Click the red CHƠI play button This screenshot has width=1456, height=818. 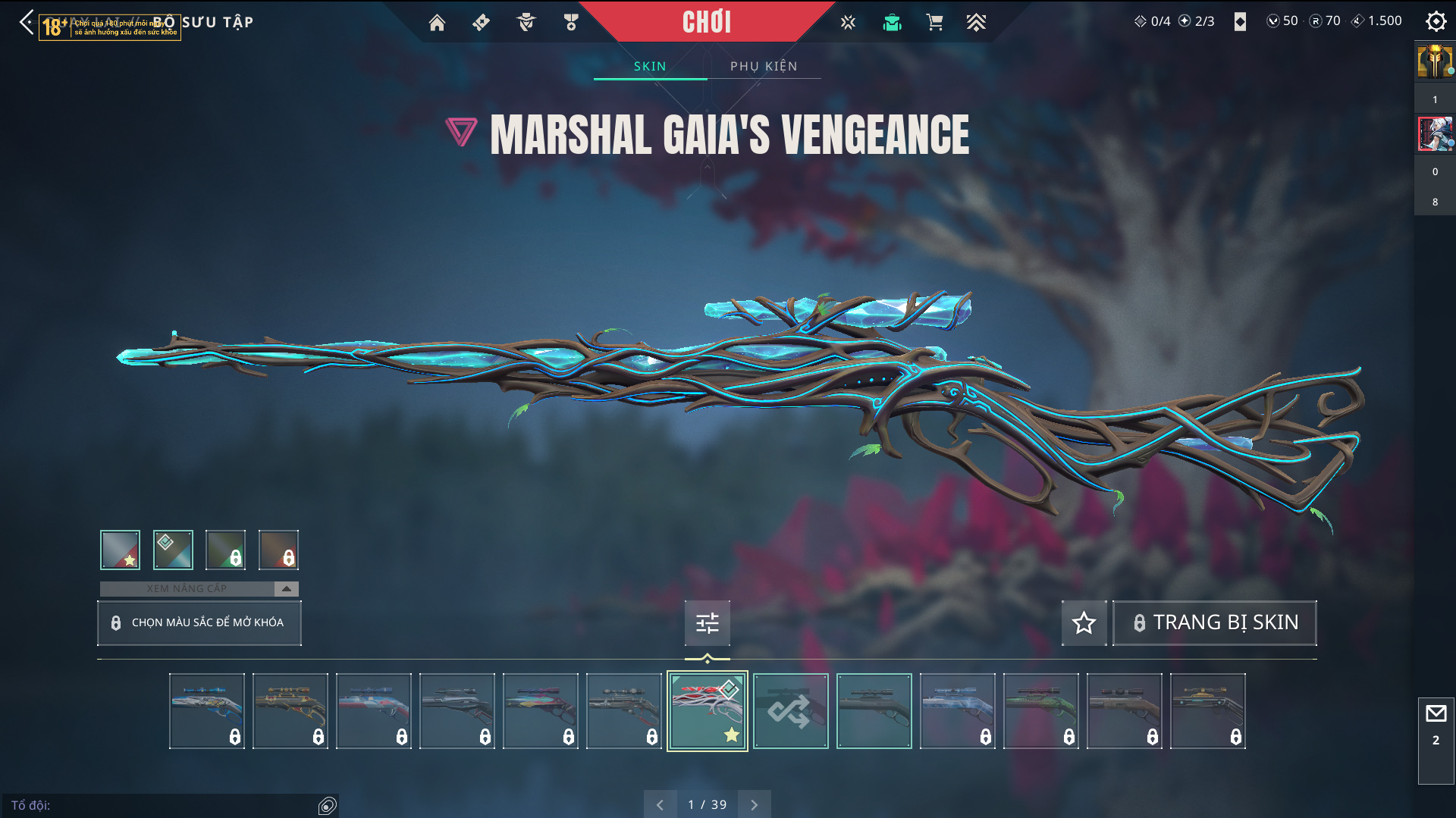[x=706, y=22]
